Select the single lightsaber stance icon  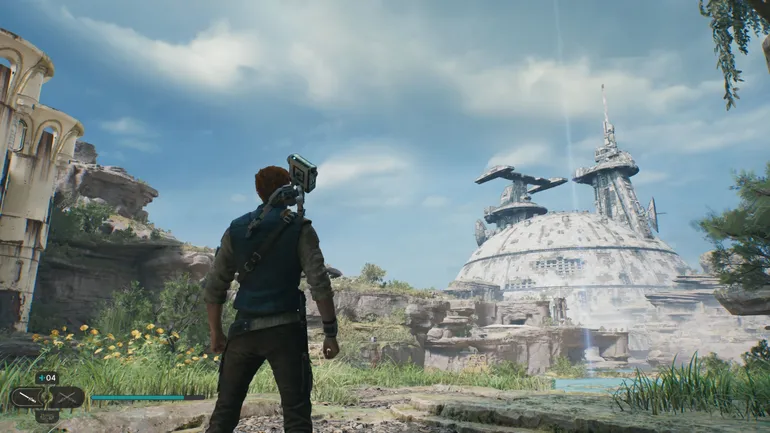tap(29, 397)
